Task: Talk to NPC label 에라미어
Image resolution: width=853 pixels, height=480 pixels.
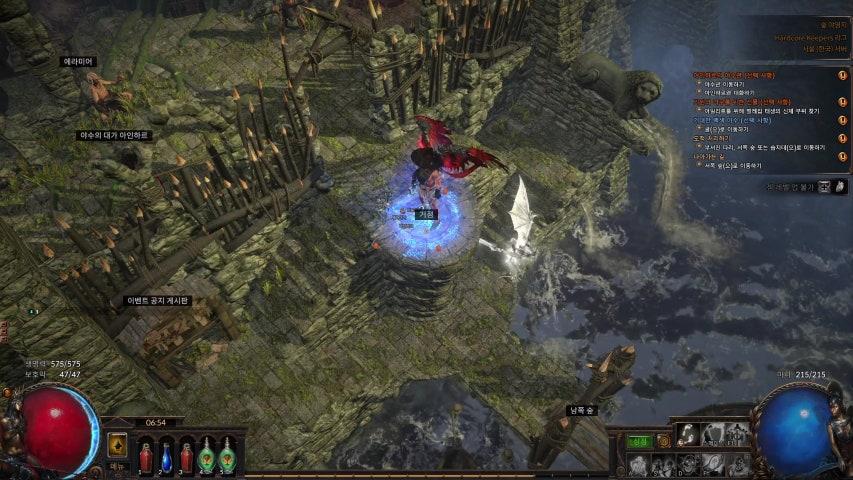Action: point(78,61)
